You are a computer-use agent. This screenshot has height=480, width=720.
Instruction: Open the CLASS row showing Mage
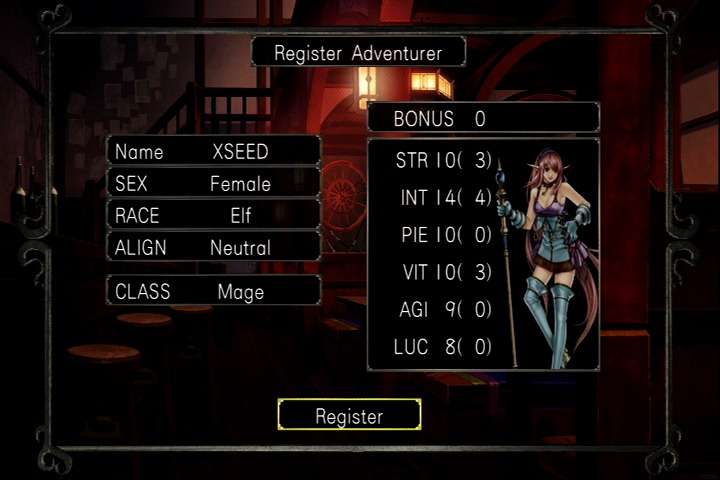pos(214,291)
